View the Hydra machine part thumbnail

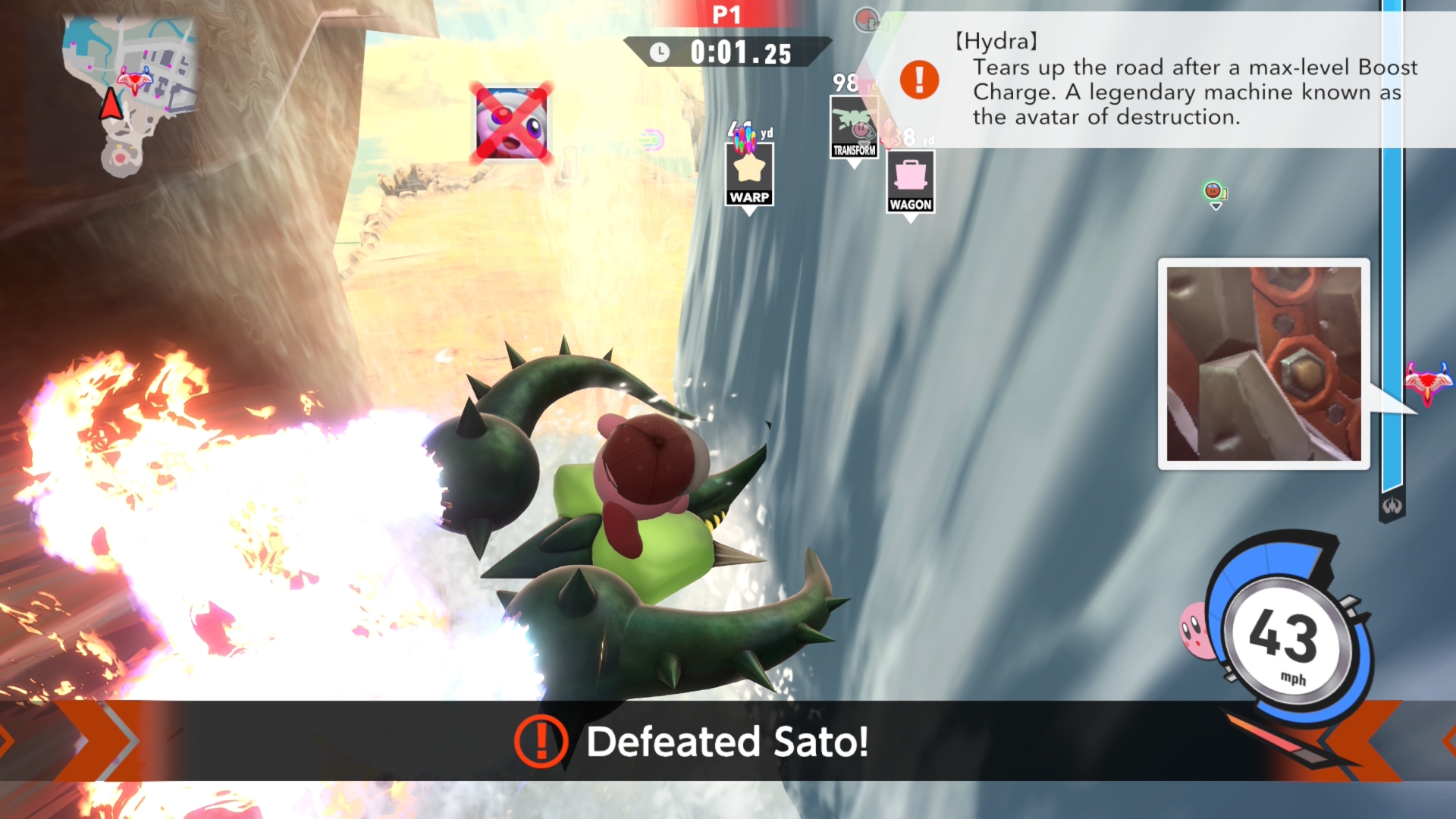point(1263,364)
